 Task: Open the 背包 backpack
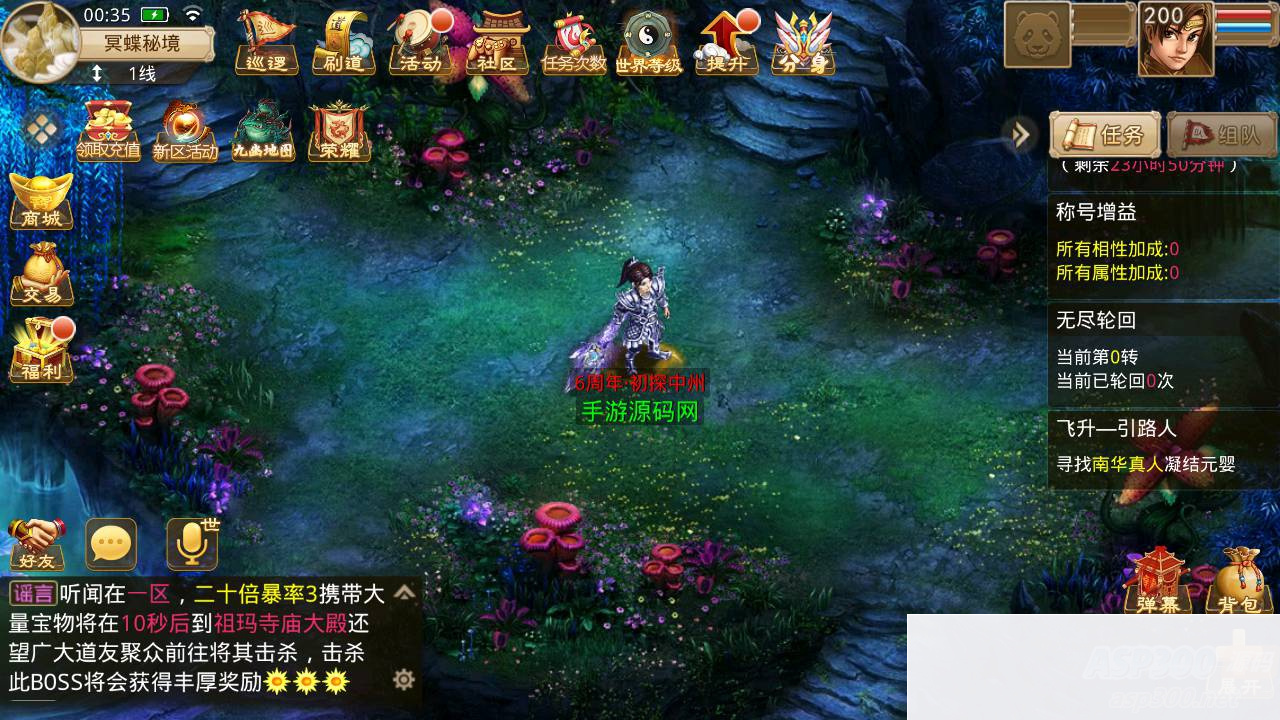click(x=1238, y=580)
